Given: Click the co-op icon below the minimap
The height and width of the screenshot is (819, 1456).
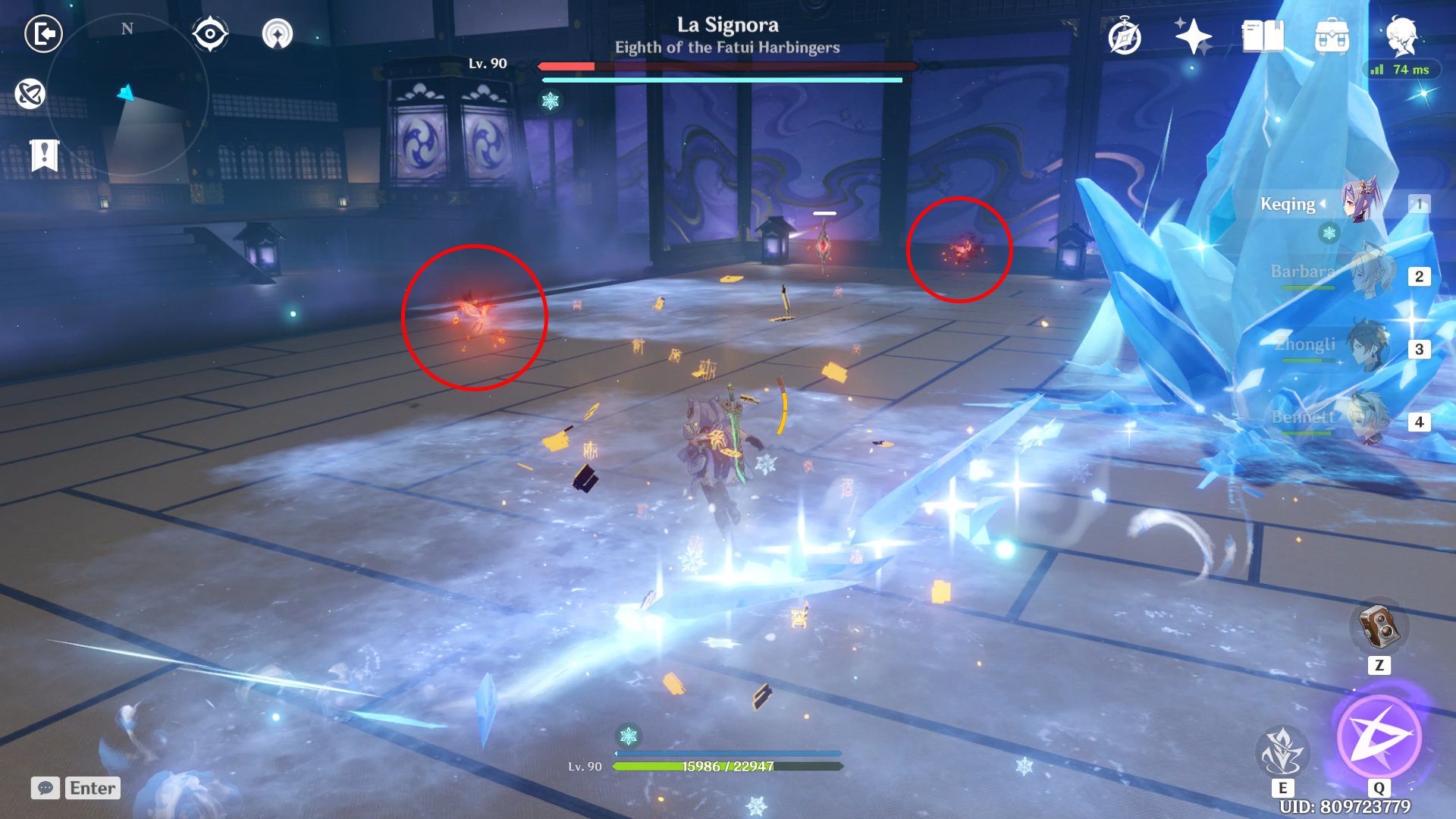Looking at the screenshot, I should pyautogui.click(x=29, y=94).
